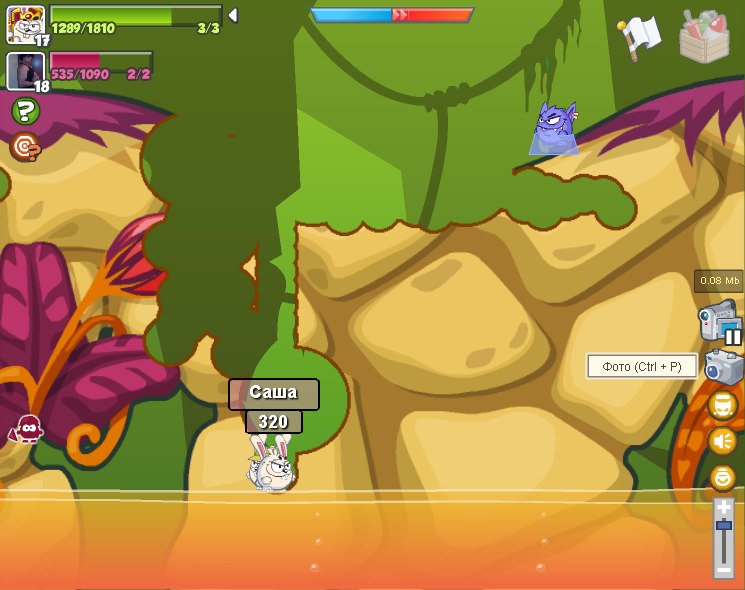Click the orange target hint button

point(25,147)
